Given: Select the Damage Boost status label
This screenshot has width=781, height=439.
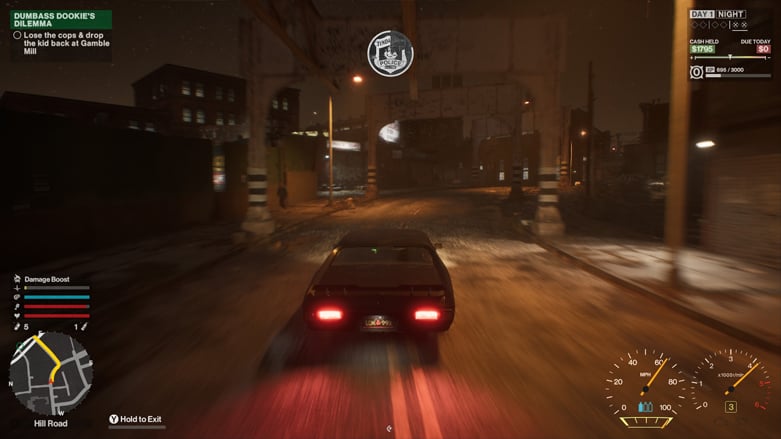Looking at the screenshot, I should [46, 279].
